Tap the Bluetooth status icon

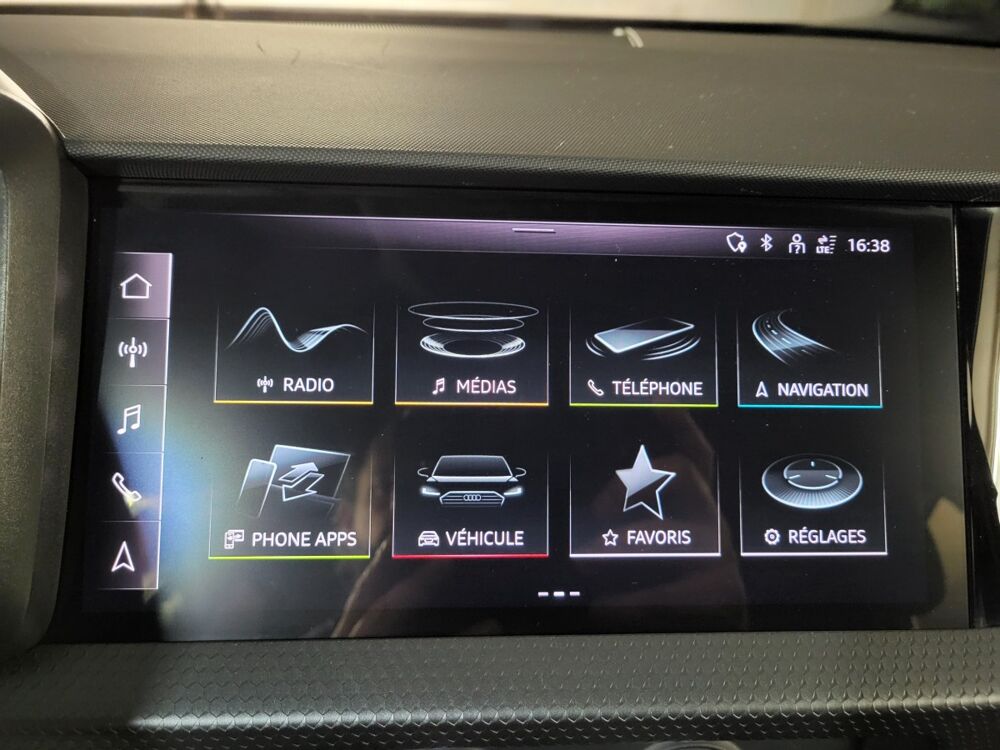[x=767, y=243]
